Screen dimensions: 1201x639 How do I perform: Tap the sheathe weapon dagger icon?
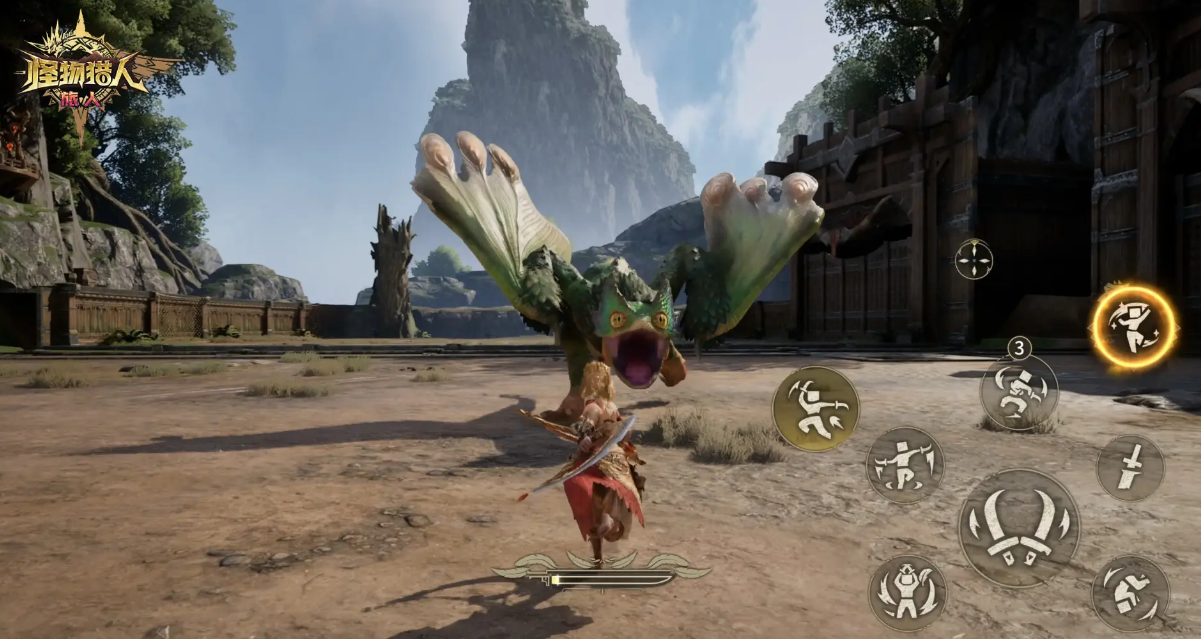click(x=1130, y=468)
